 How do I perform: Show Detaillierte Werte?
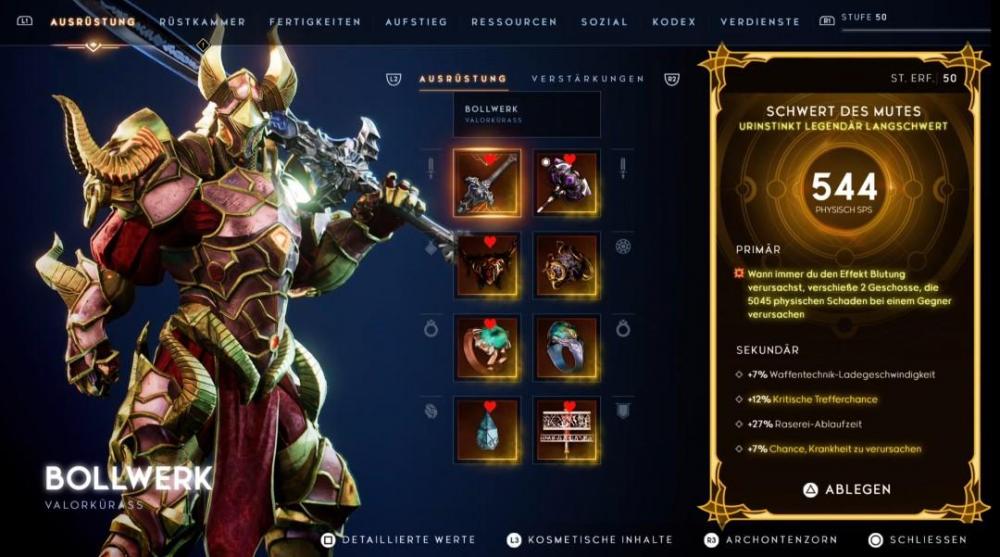[385, 540]
